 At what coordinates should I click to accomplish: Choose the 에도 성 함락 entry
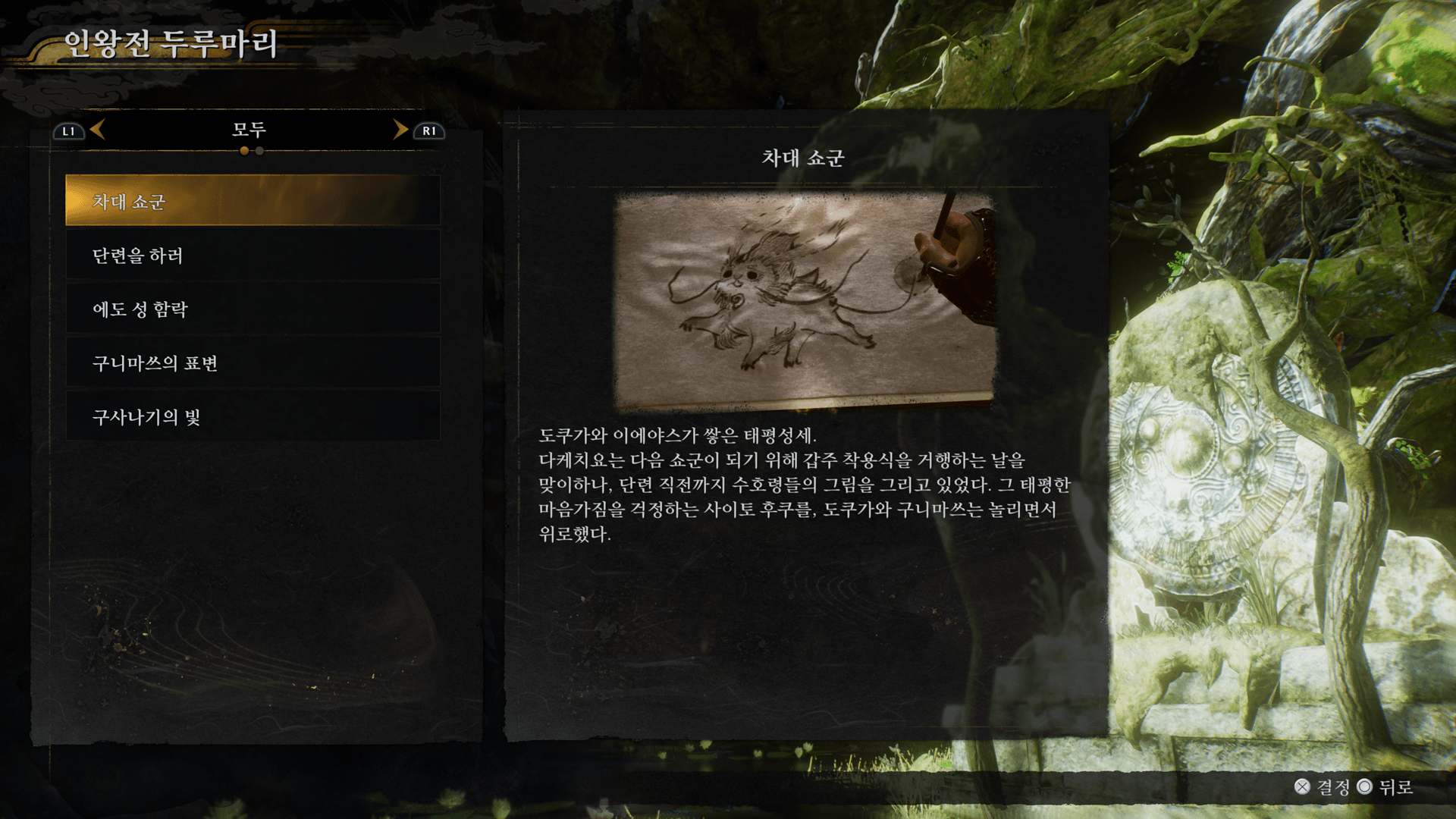[253, 309]
